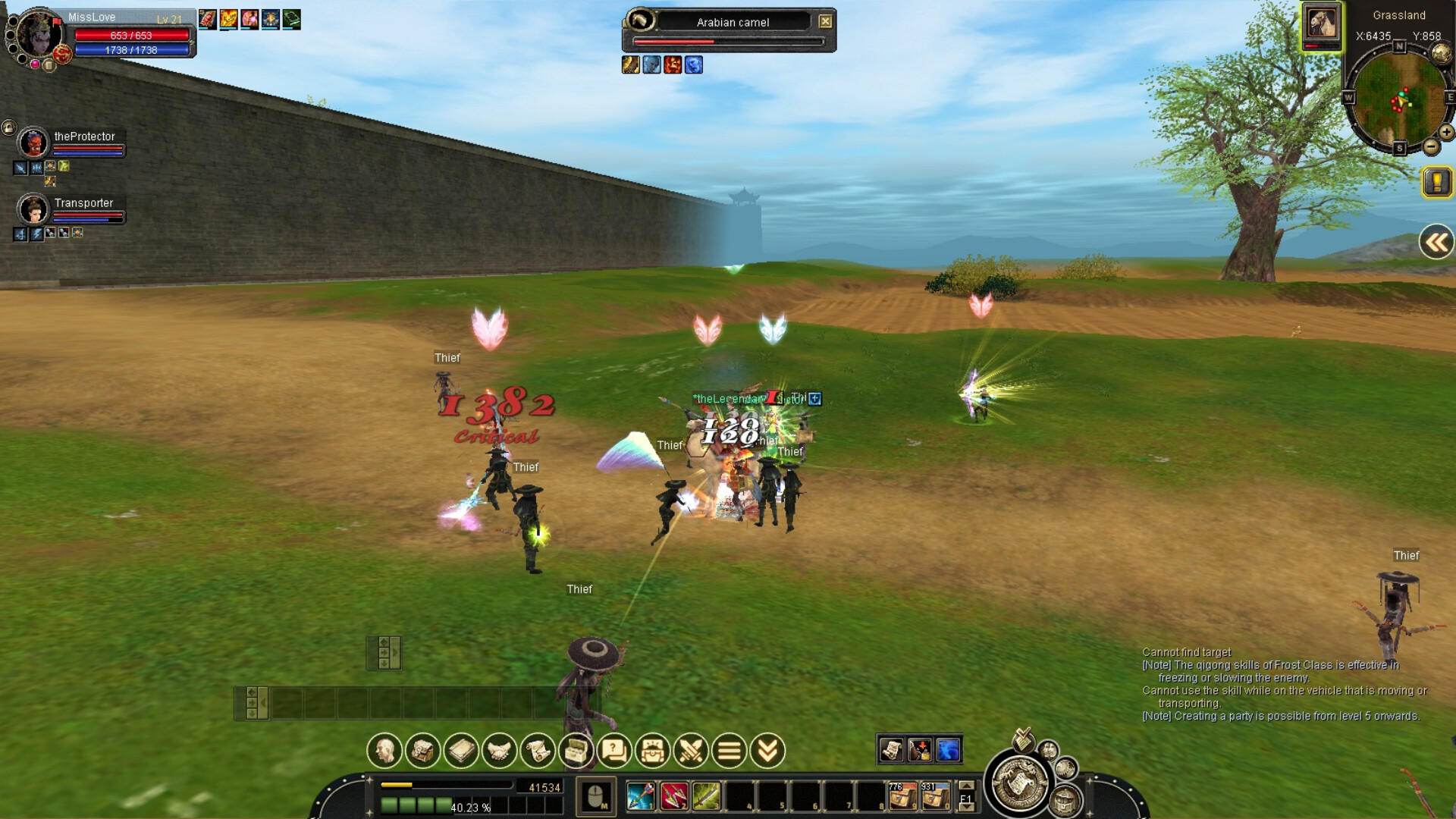This screenshot has width=1456, height=819.
Task: Open the character window head icon
Action: (386, 752)
